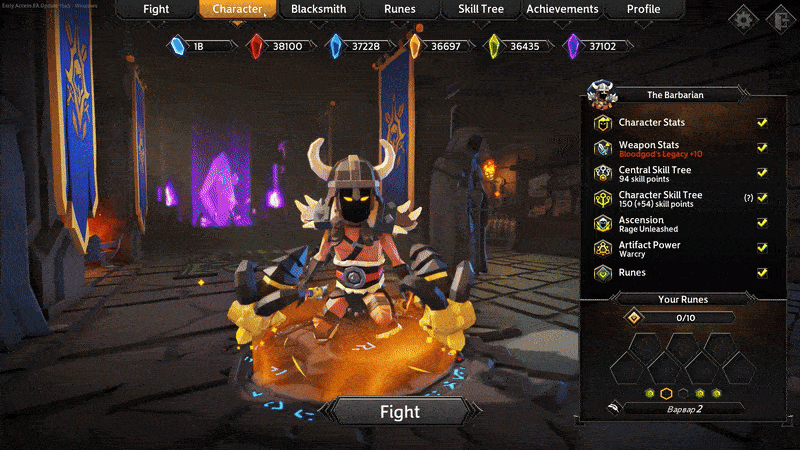Uncheck the Runes checkbox
Screen dimensions: 800x450
pyautogui.click(x=762, y=272)
